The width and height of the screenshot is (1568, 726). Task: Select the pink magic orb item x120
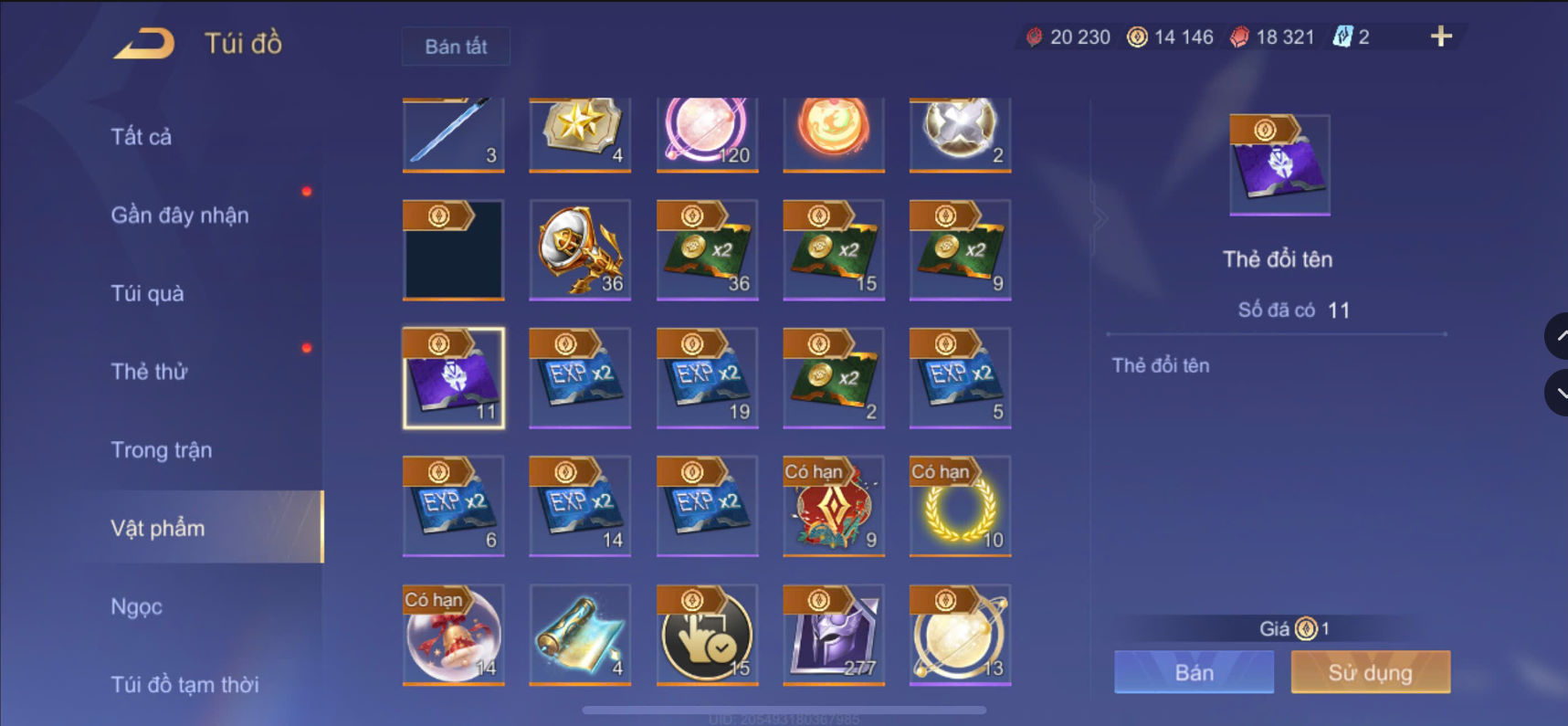706,135
